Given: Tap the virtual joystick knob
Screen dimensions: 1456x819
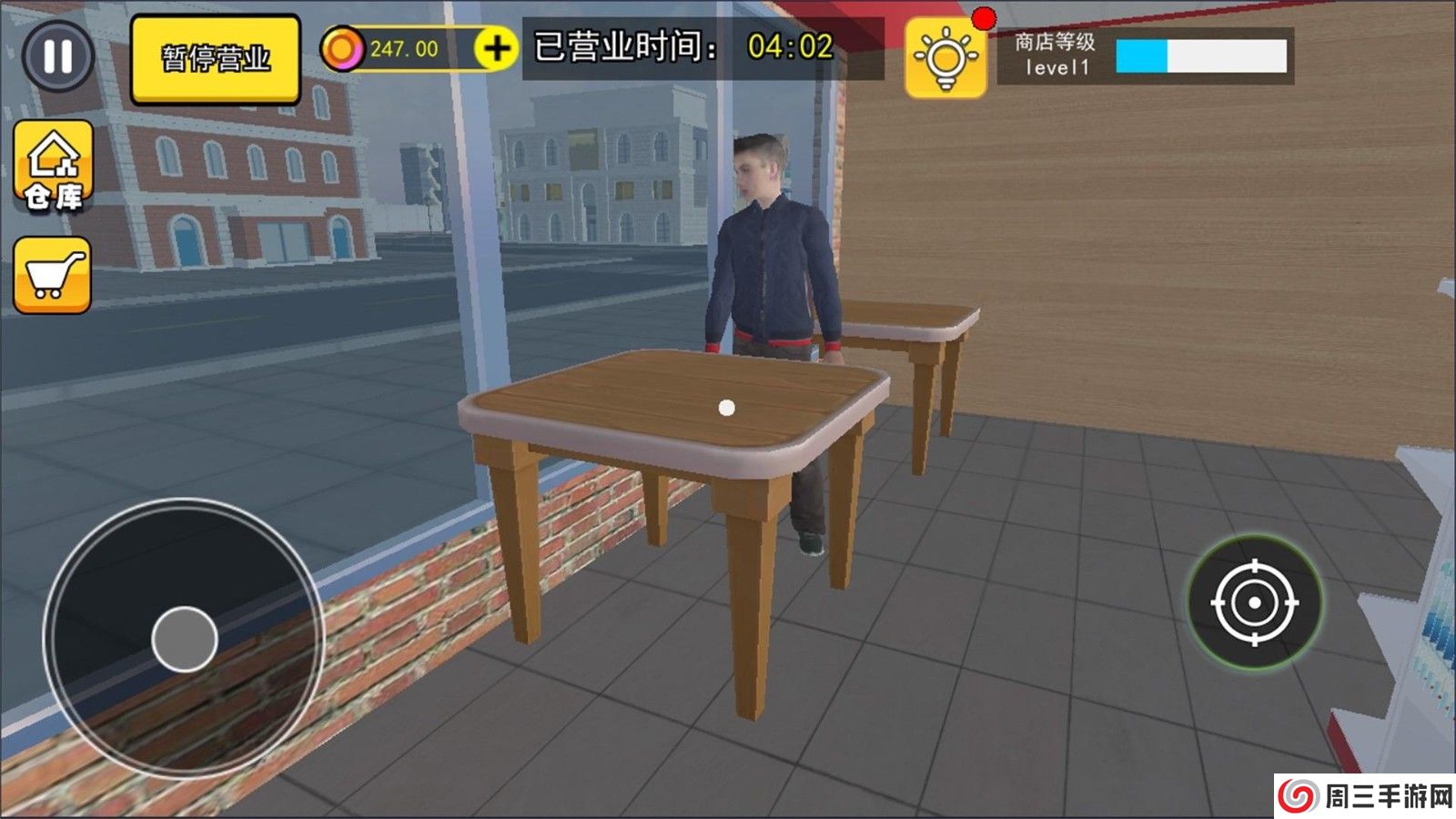Looking at the screenshot, I should [x=185, y=639].
